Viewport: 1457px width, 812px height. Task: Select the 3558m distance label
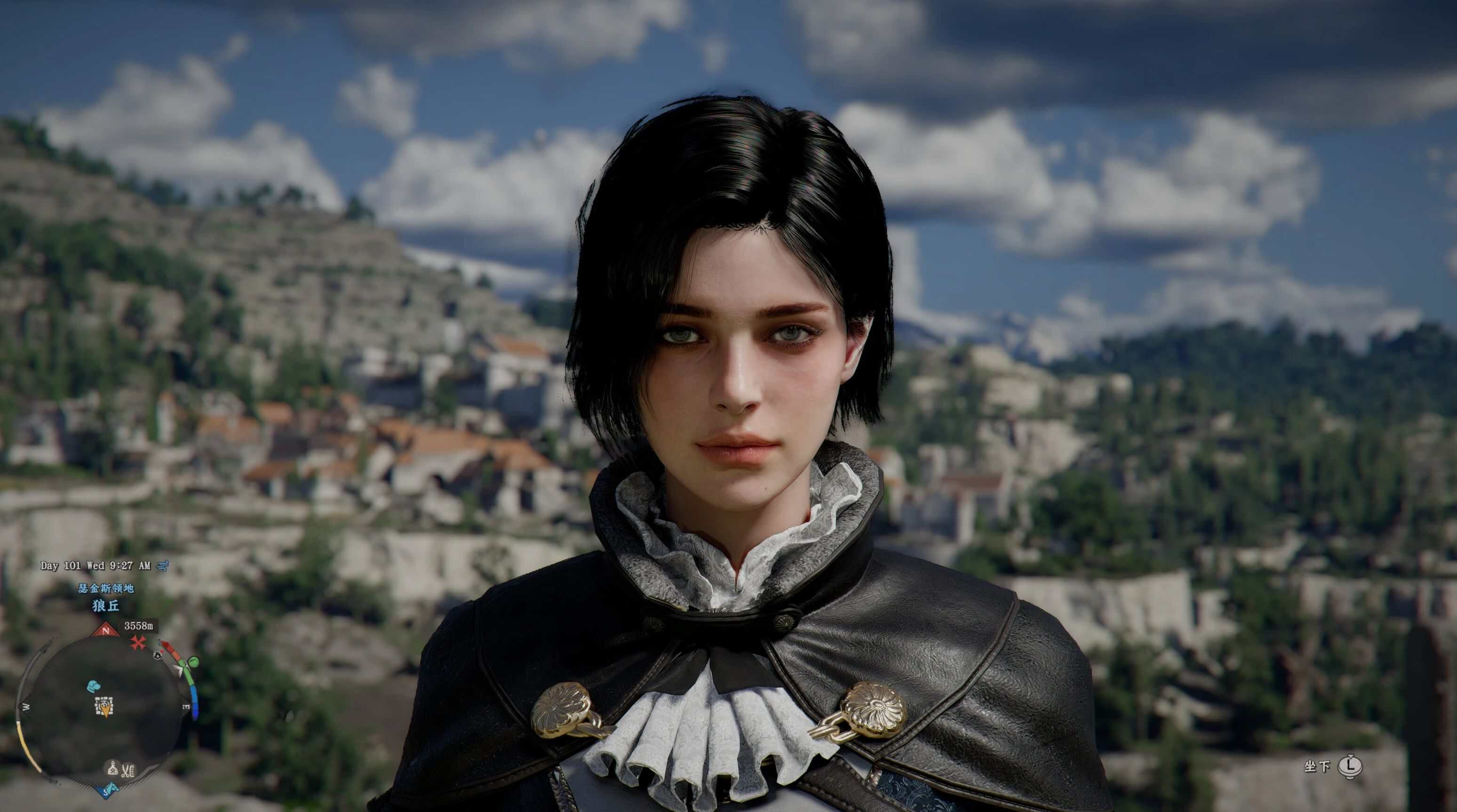point(140,627)
